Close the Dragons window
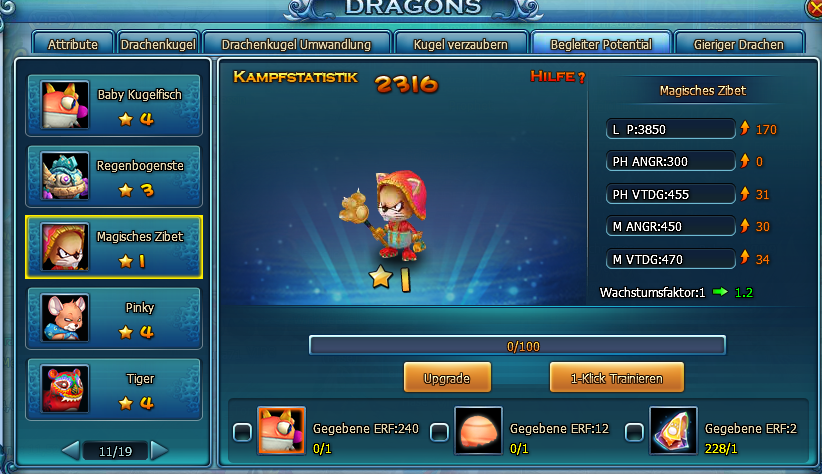 click(x=814, y=6)
